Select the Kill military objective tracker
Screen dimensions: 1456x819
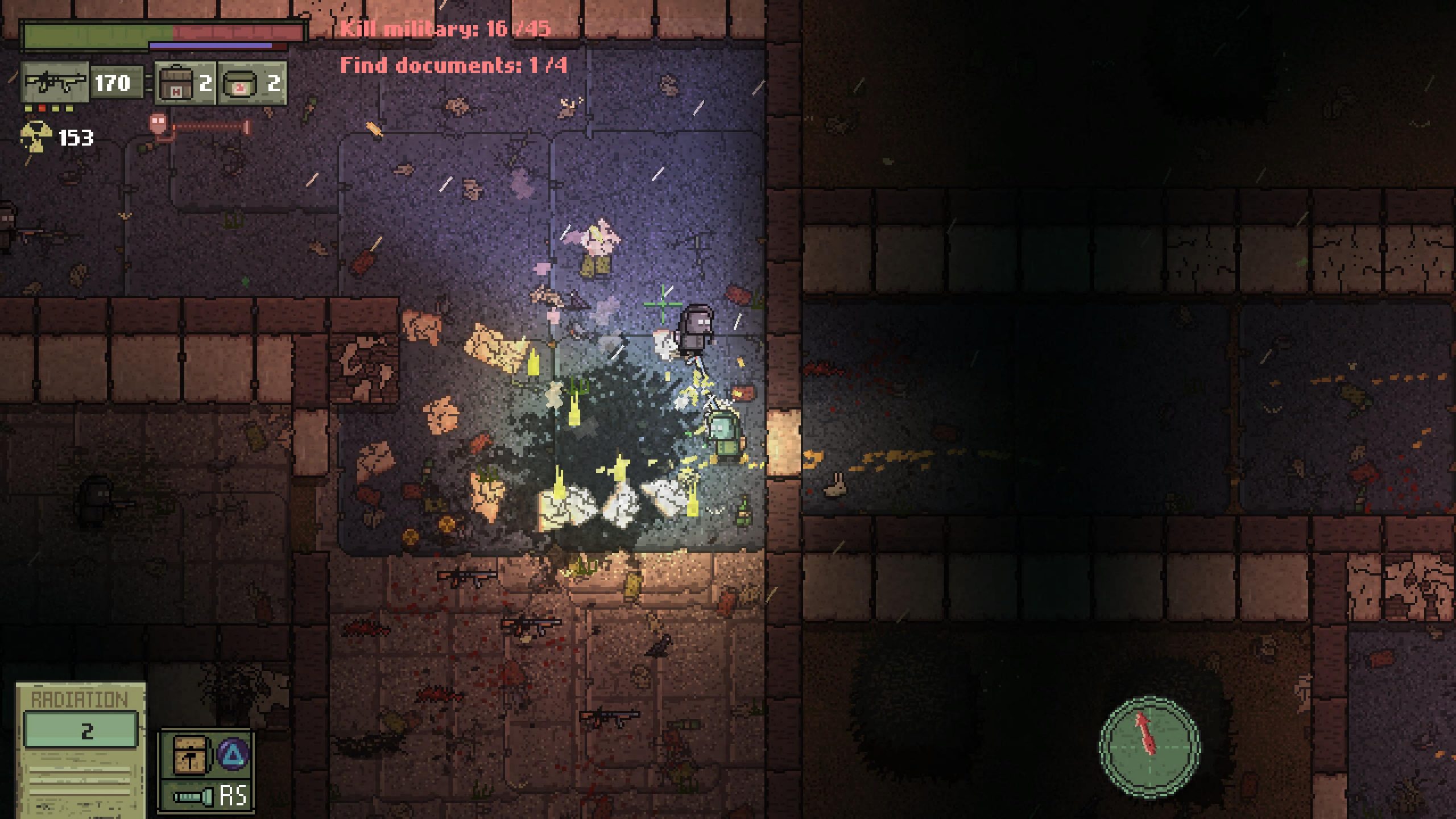tap(445, 28)
